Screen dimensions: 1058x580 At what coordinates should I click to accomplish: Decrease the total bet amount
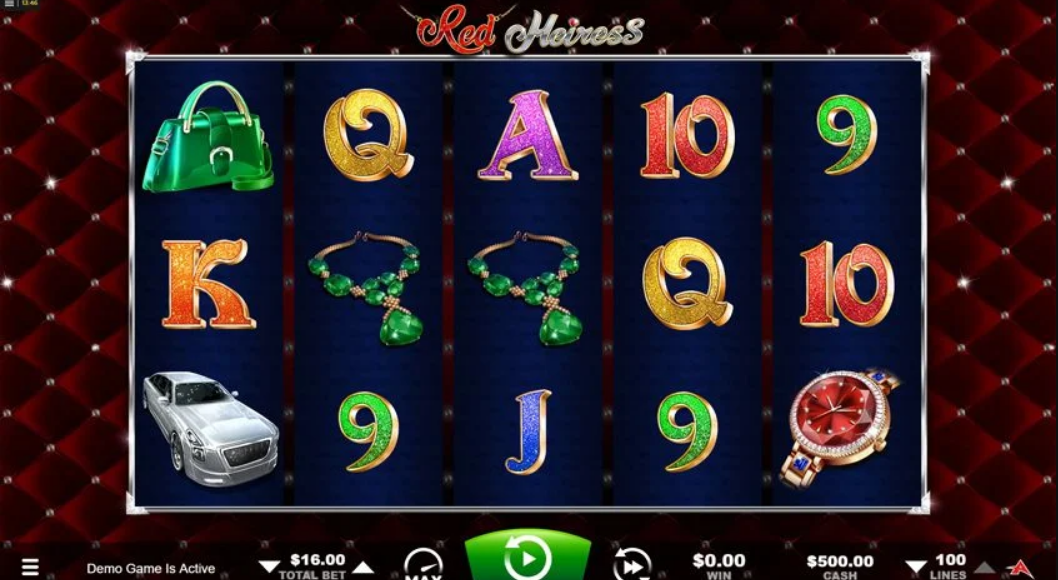pos(268,567)
